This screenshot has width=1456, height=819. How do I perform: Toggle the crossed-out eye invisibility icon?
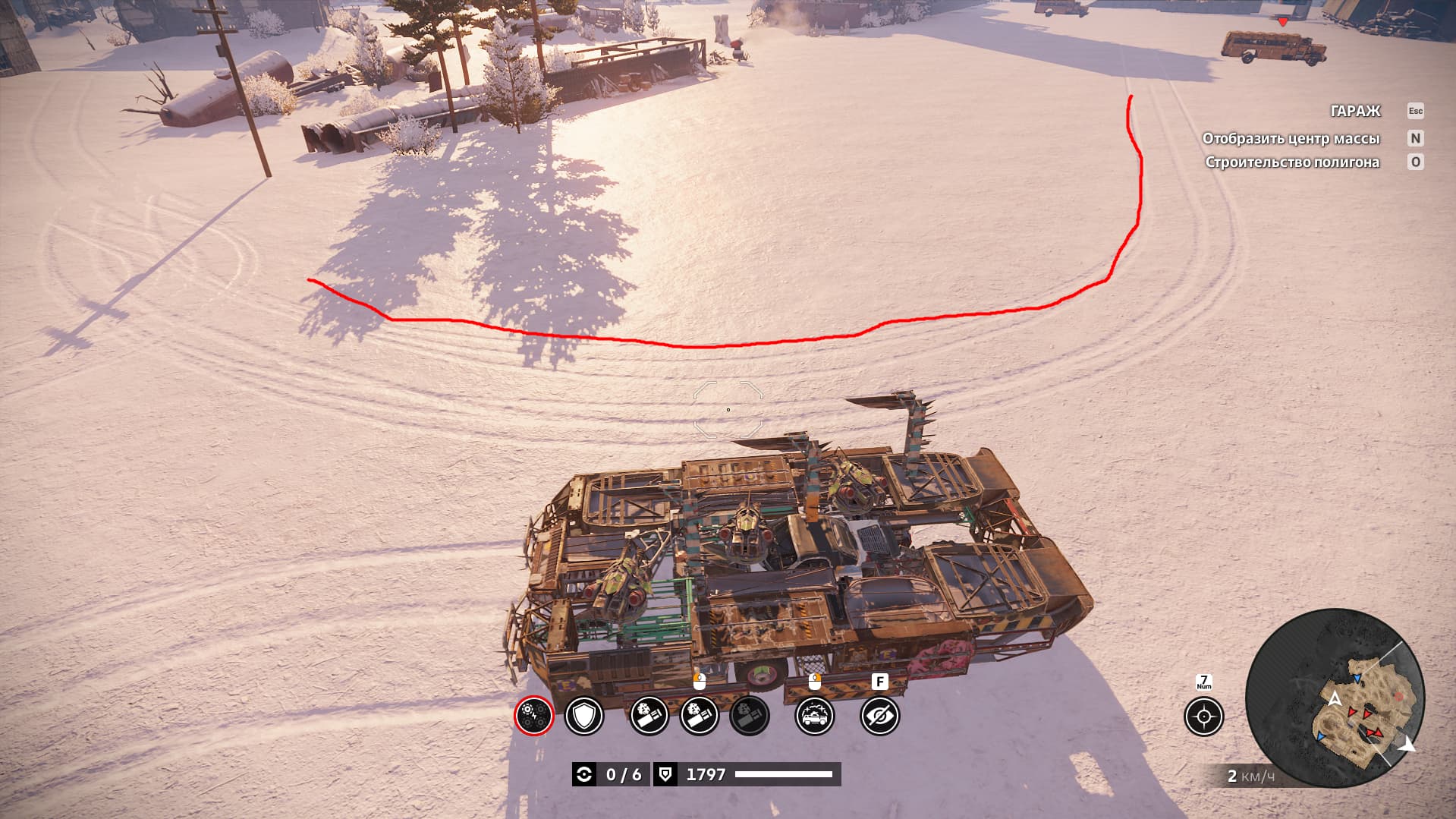(879, 716)
